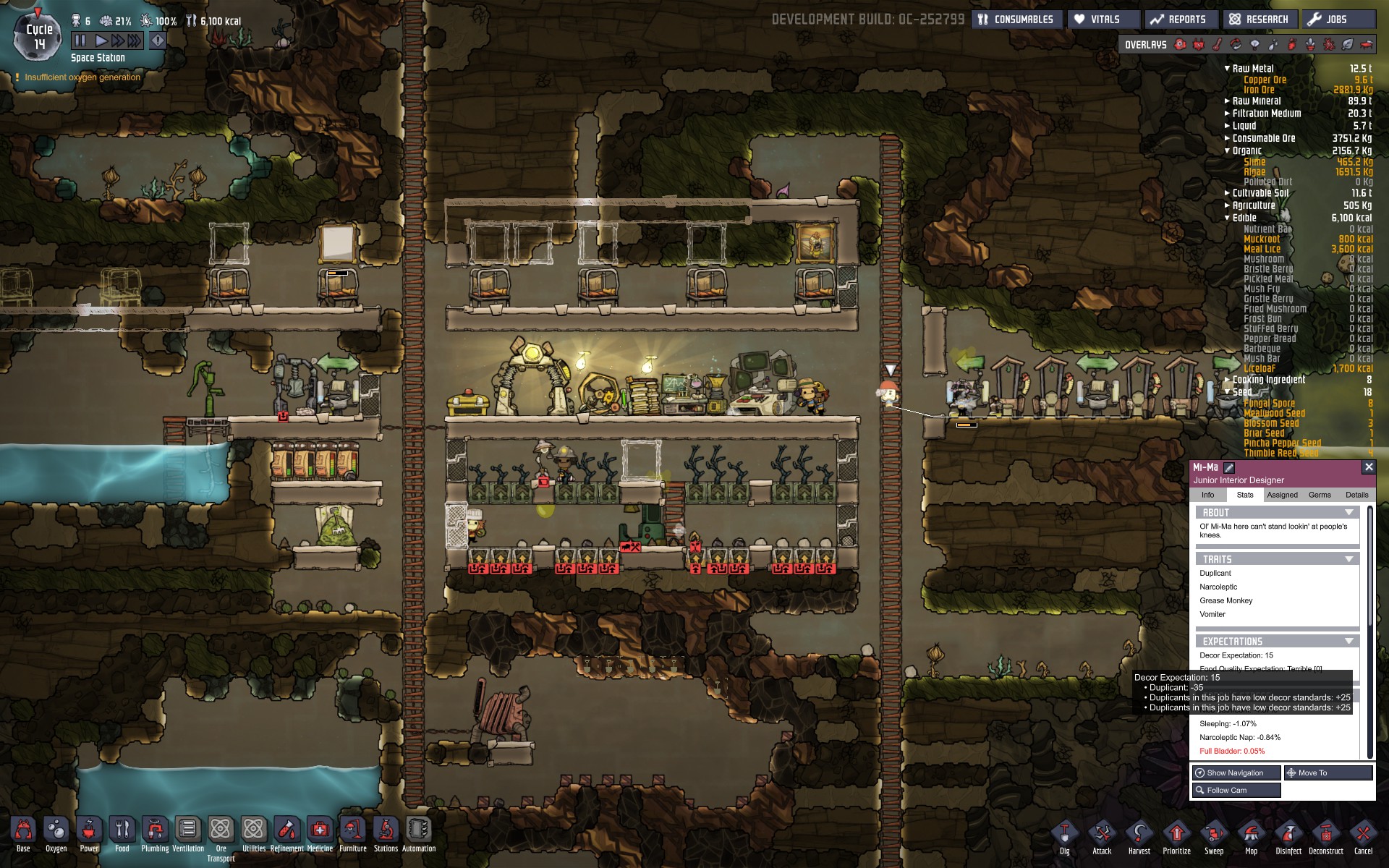Open the Research tree
The image size is (1389, 868).
click(1260, 20)
